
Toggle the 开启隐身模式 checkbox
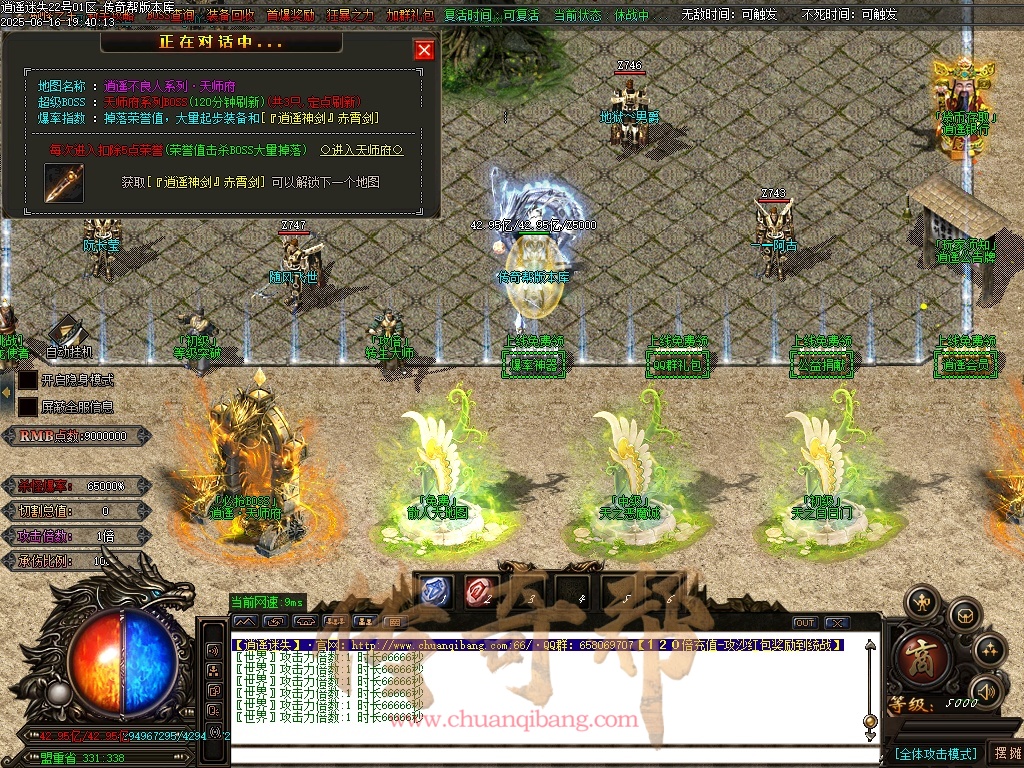point(28,380)
